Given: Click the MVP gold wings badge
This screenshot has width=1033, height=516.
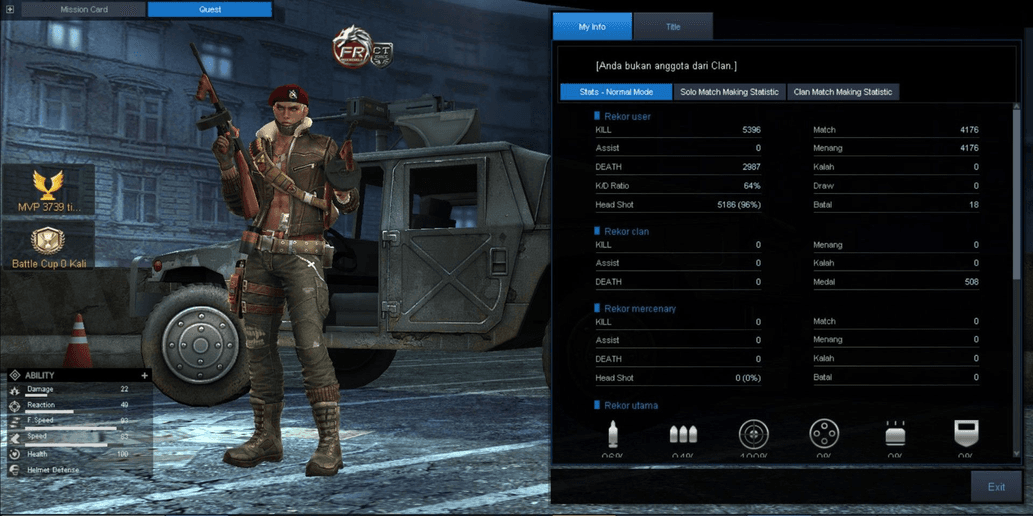Looking at the screenshot, I should (x=47, y=184).
